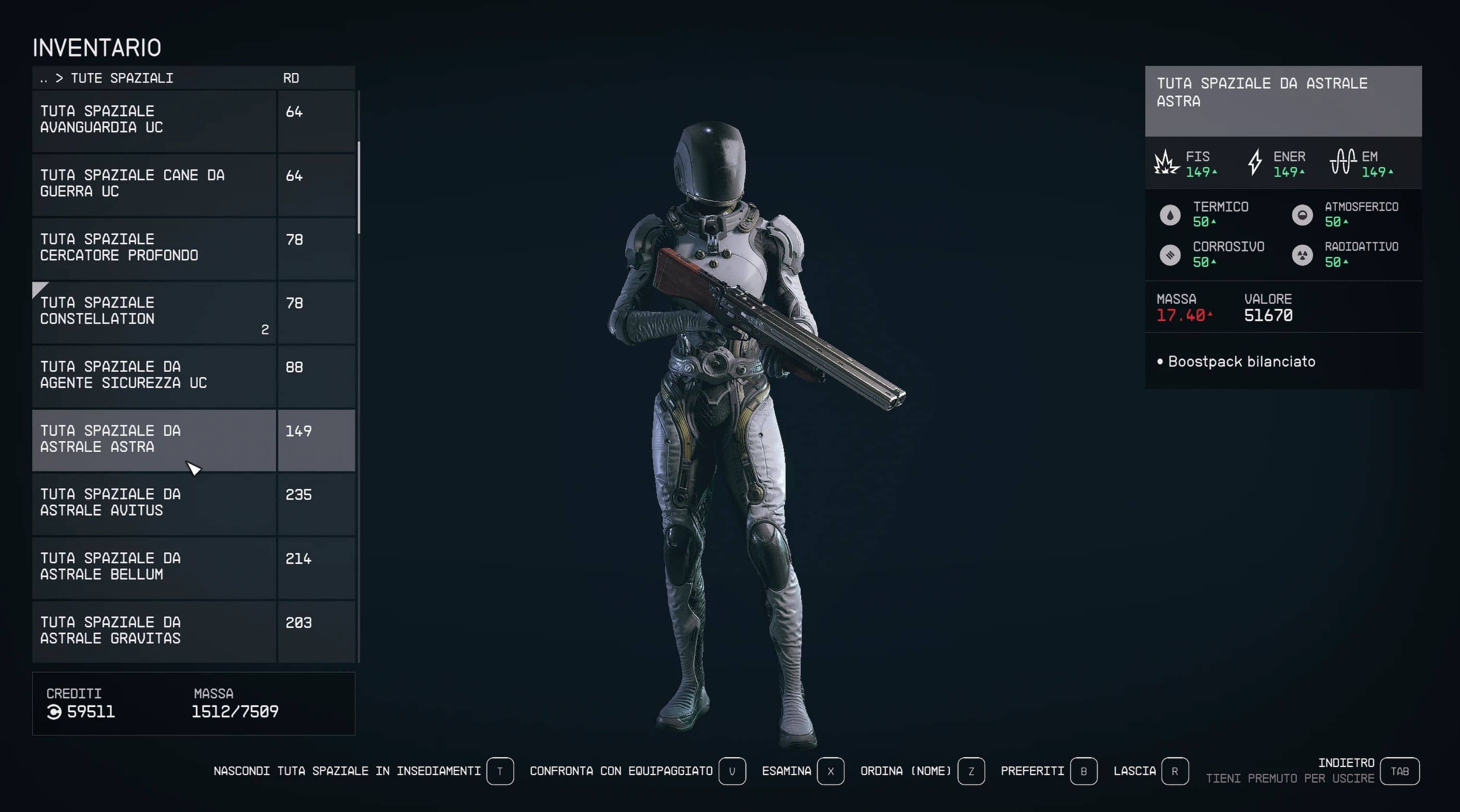This screenshot has height=812, width=1460.
Task: Select Tuta Spaziale da Agente Sicurezza UC
Action: pyautogui.click(x=153, y=375)
